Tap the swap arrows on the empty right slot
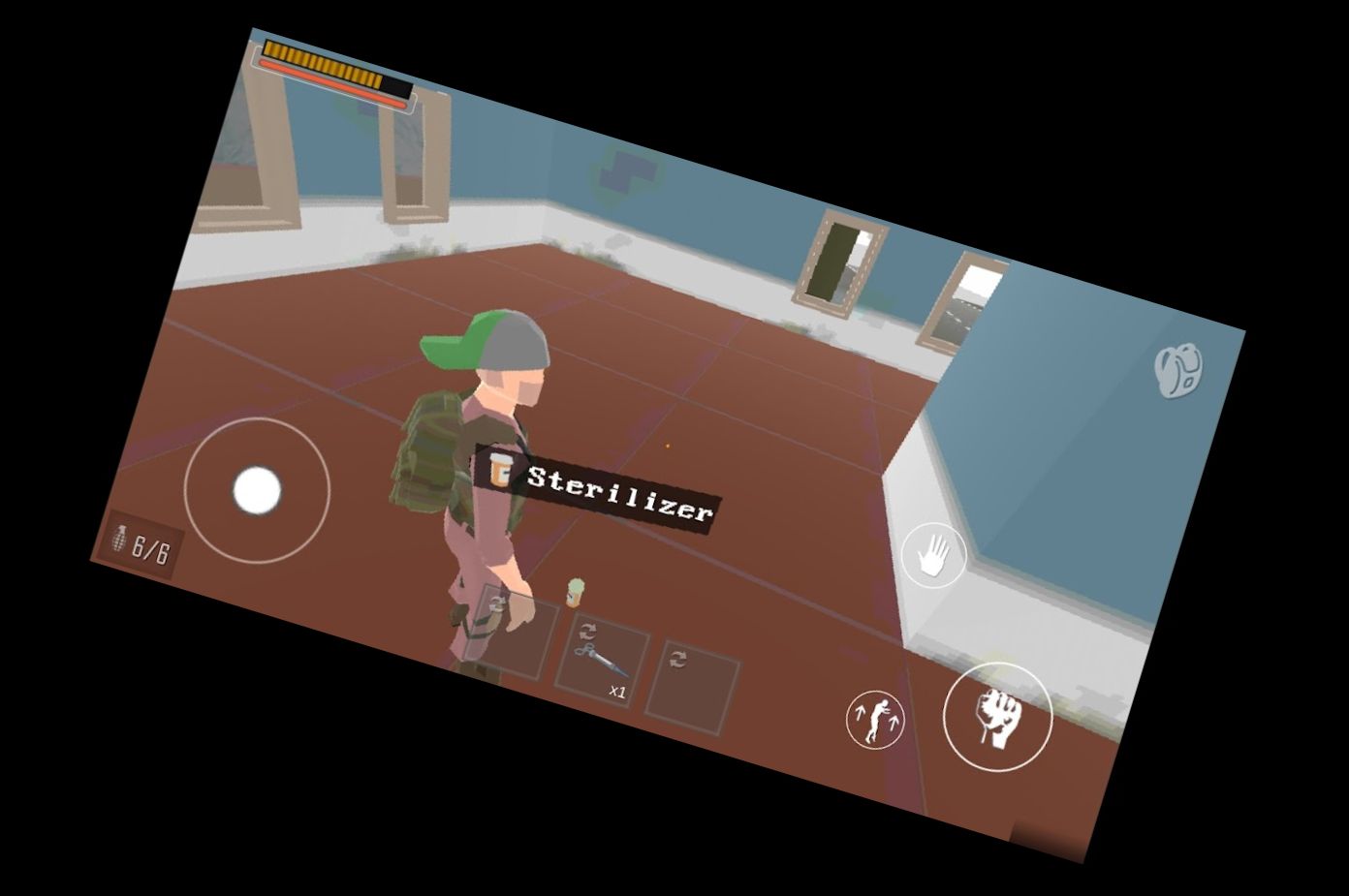 point(676,661)
